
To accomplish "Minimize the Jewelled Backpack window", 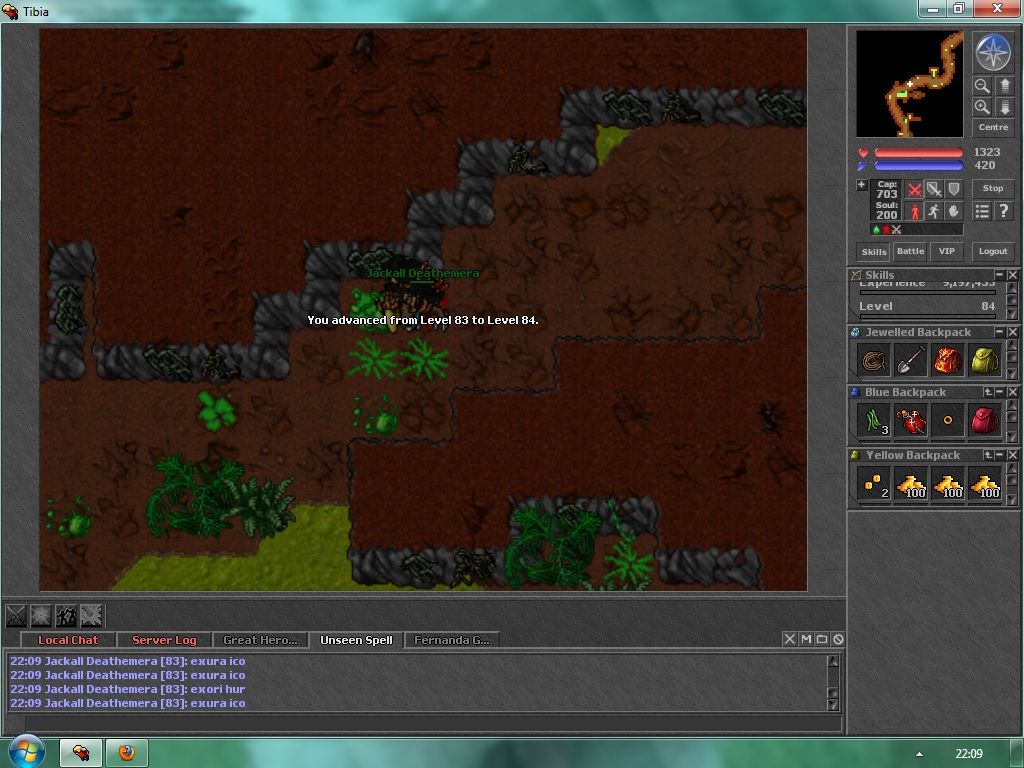I will point(999,331).
